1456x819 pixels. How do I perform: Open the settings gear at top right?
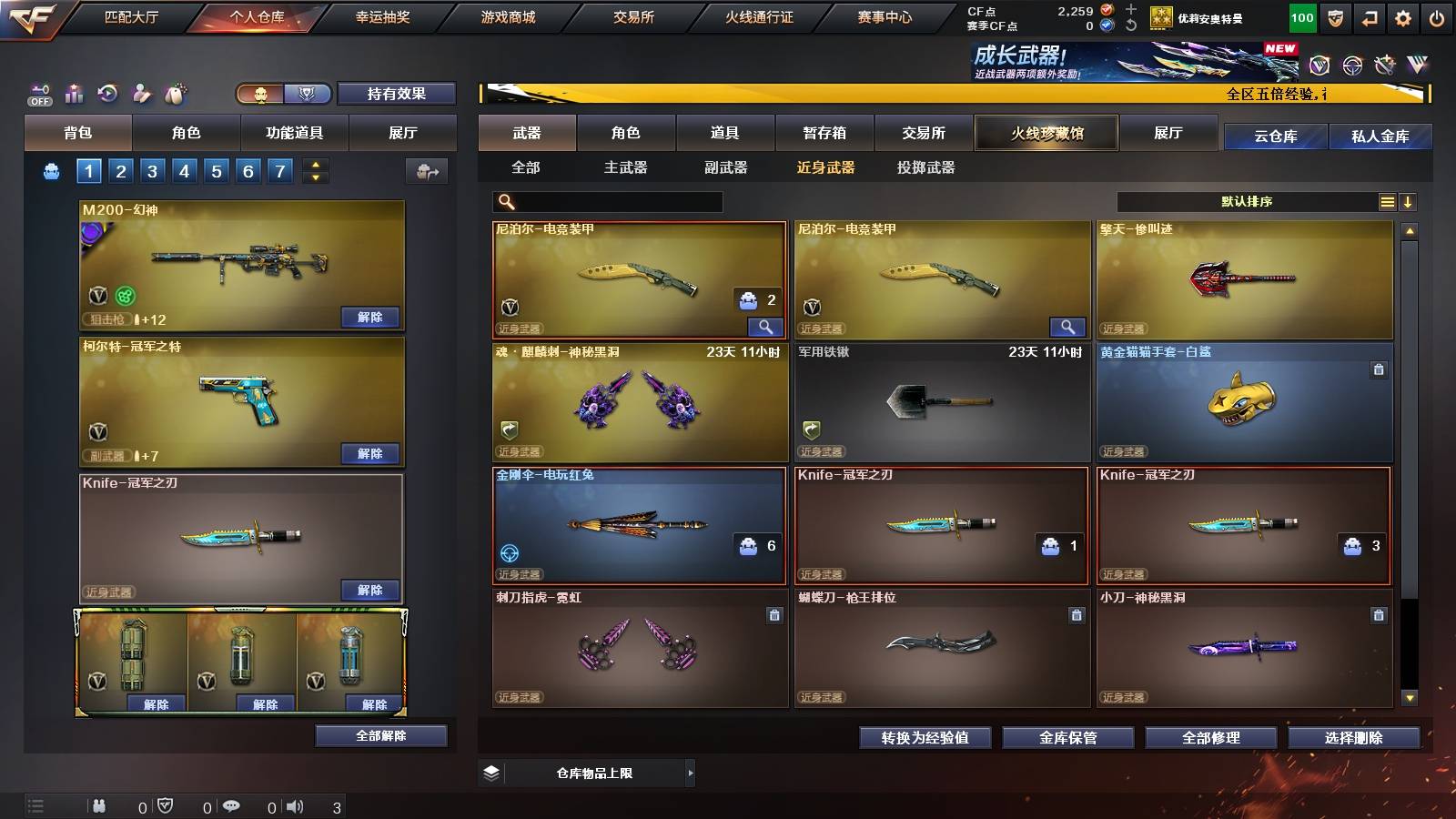click(1404, 16)
